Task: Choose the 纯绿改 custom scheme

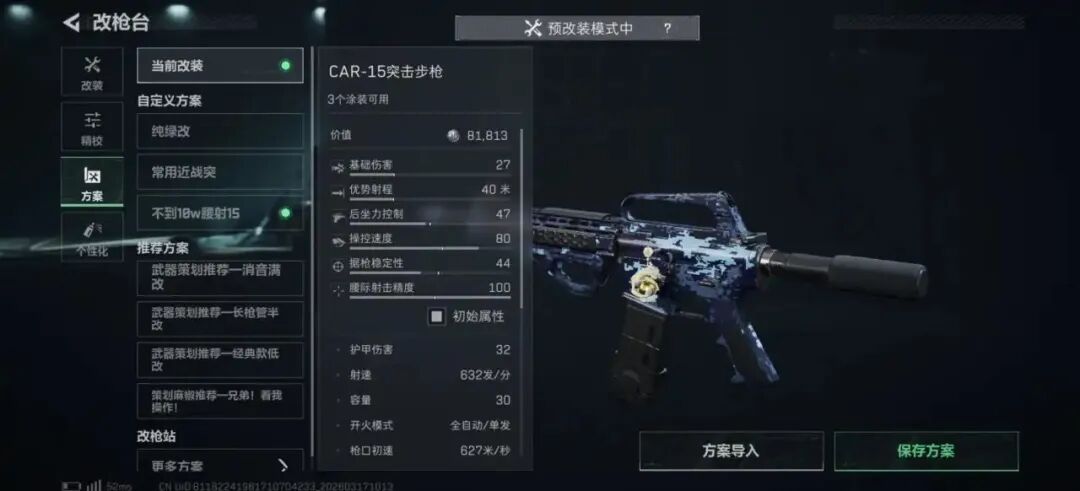Action: (220, 131)
